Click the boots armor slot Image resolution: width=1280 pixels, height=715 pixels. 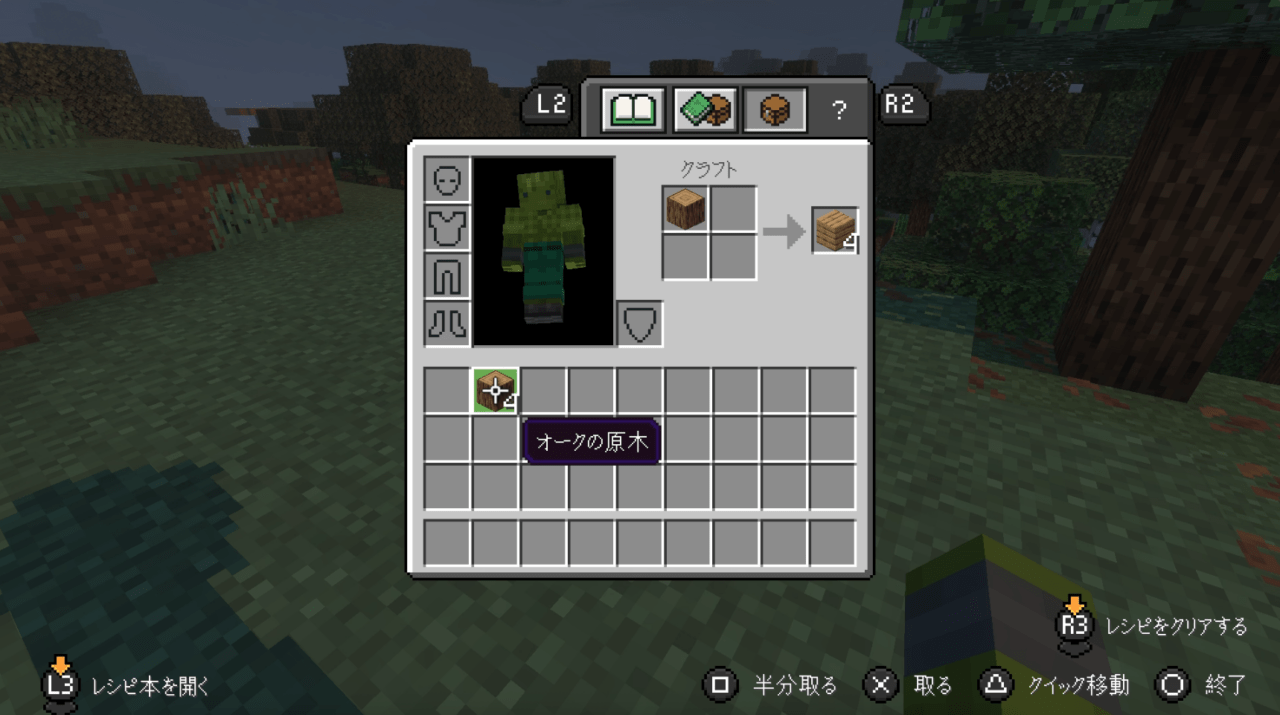(446, 323)
